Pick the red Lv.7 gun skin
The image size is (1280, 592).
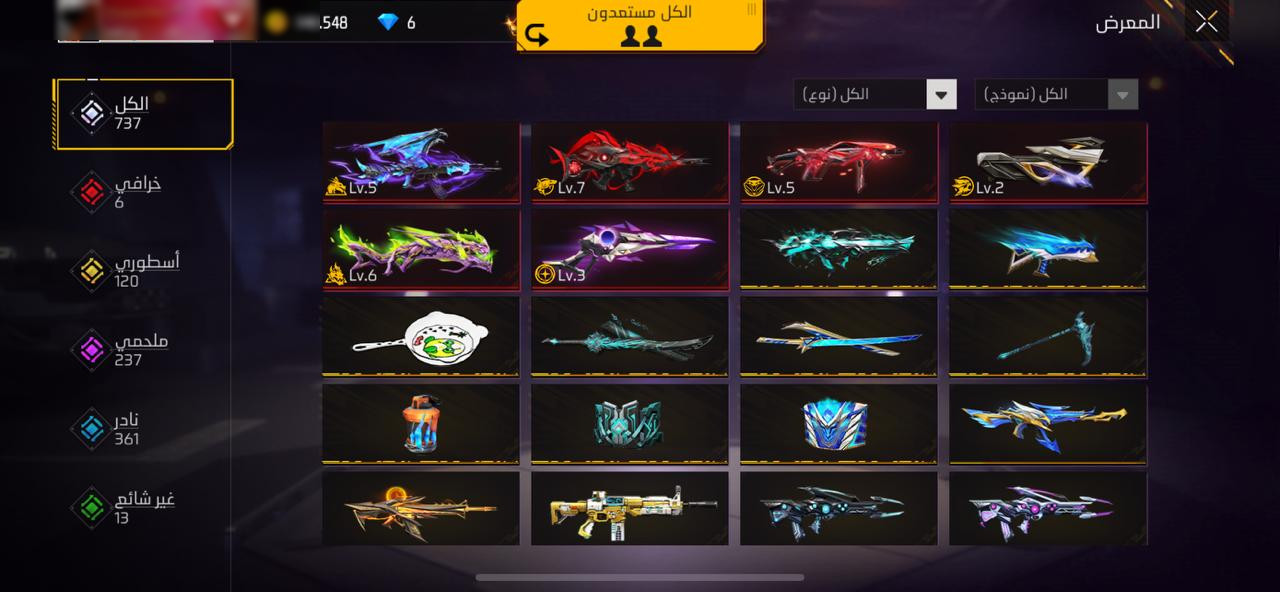(x=630, y=161)
